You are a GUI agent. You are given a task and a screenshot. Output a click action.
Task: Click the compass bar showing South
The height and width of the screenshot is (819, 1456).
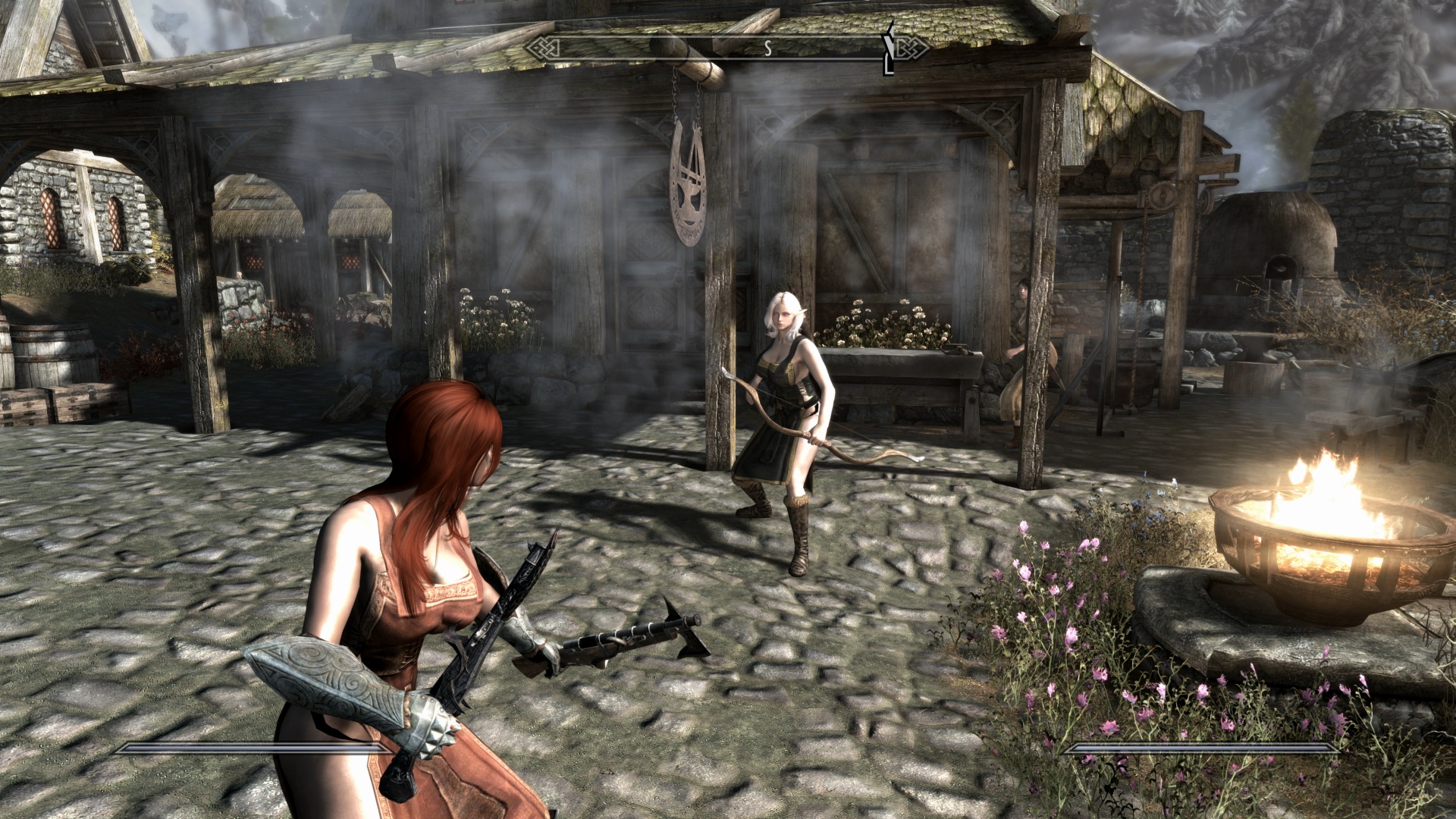click(x=726, y=49)
